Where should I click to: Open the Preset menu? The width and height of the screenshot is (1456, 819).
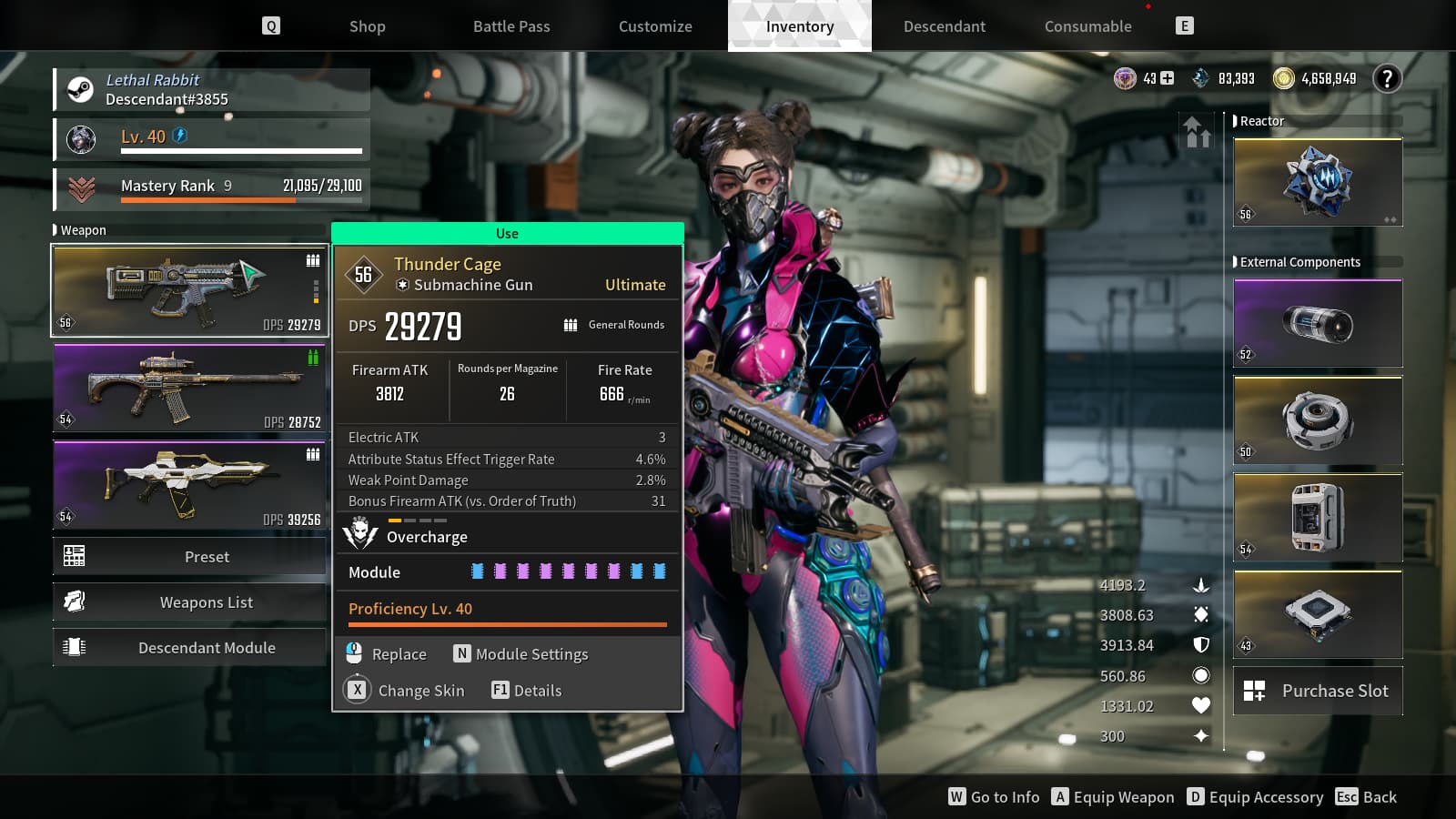tap(189, 556)
